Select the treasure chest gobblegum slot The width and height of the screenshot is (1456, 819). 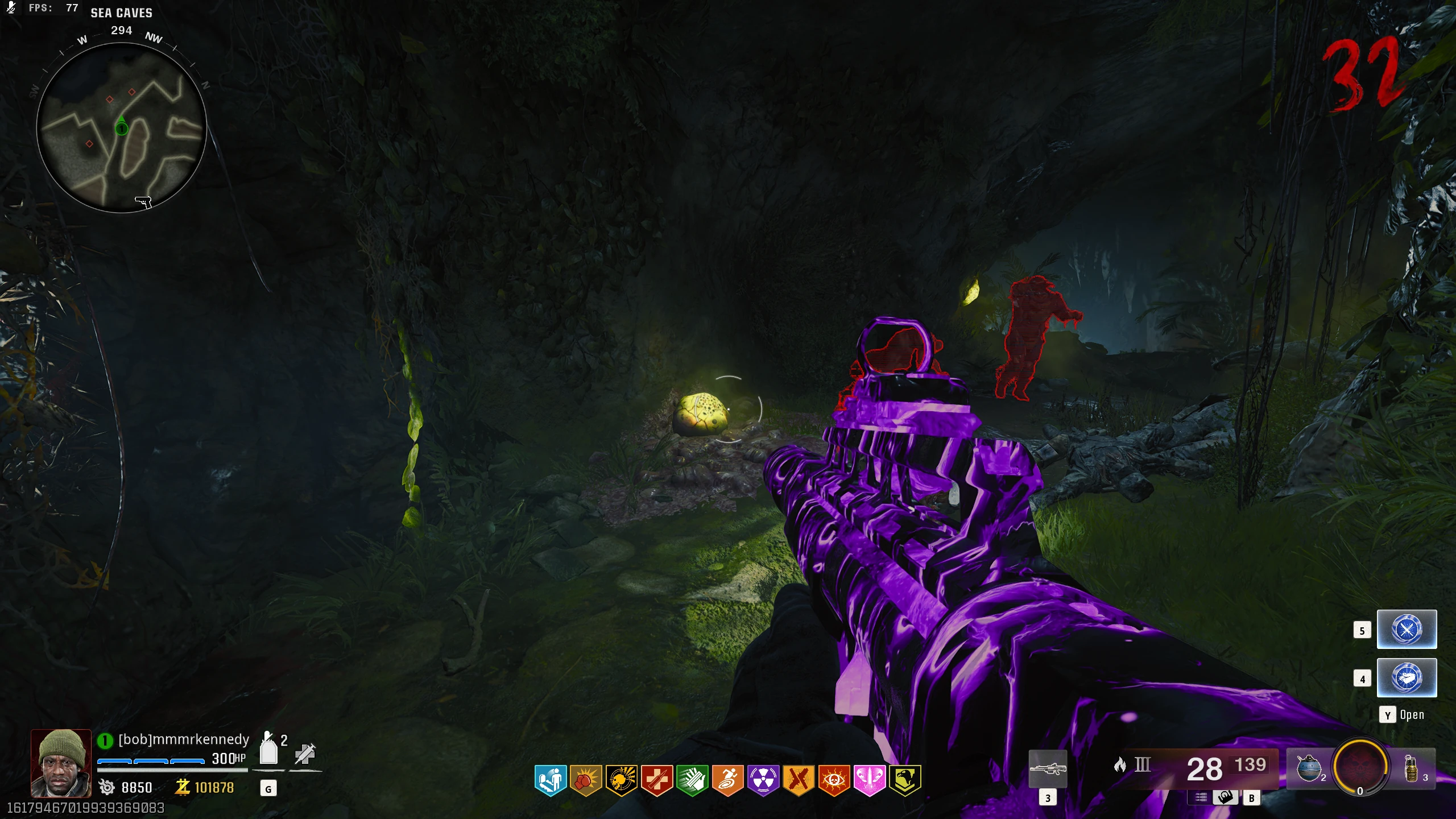point(1407,678)
